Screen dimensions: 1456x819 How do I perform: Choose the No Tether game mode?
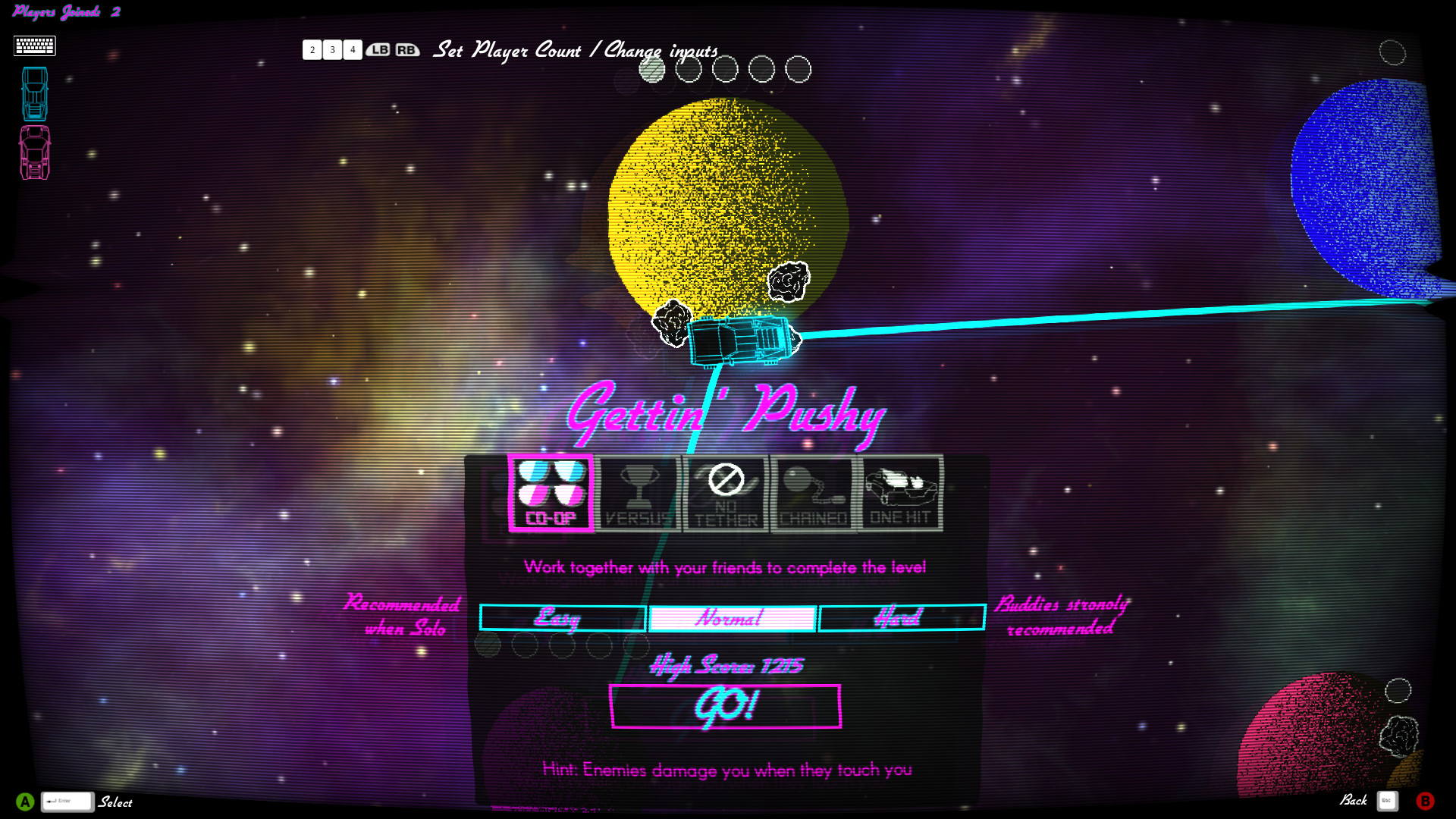(x=724, y=493)
